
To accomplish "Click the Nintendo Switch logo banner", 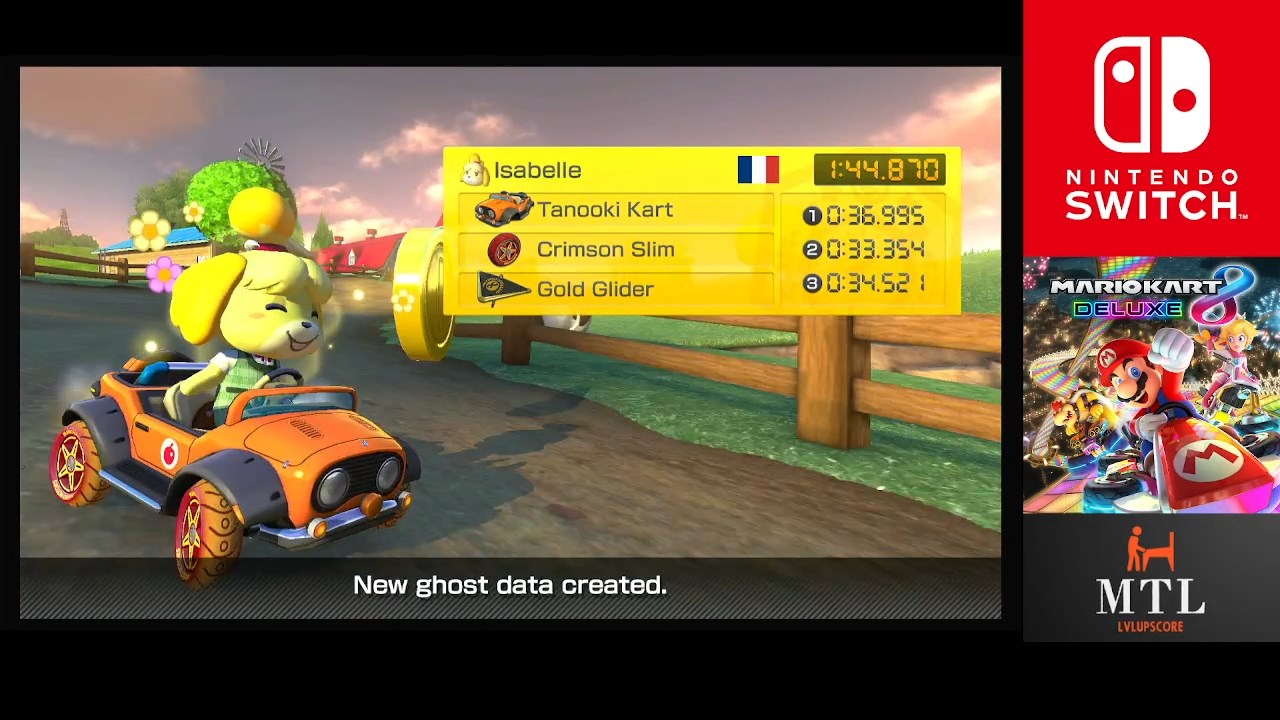I will pyautogui.click(x=1151, y=128).
